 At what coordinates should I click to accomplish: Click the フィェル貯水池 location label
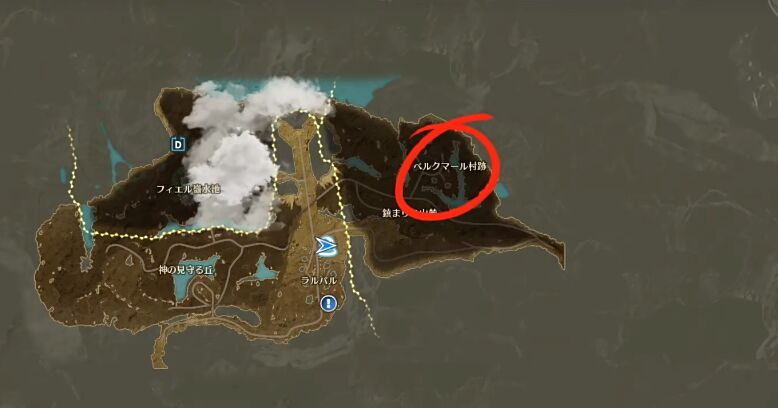pos(187,189)
